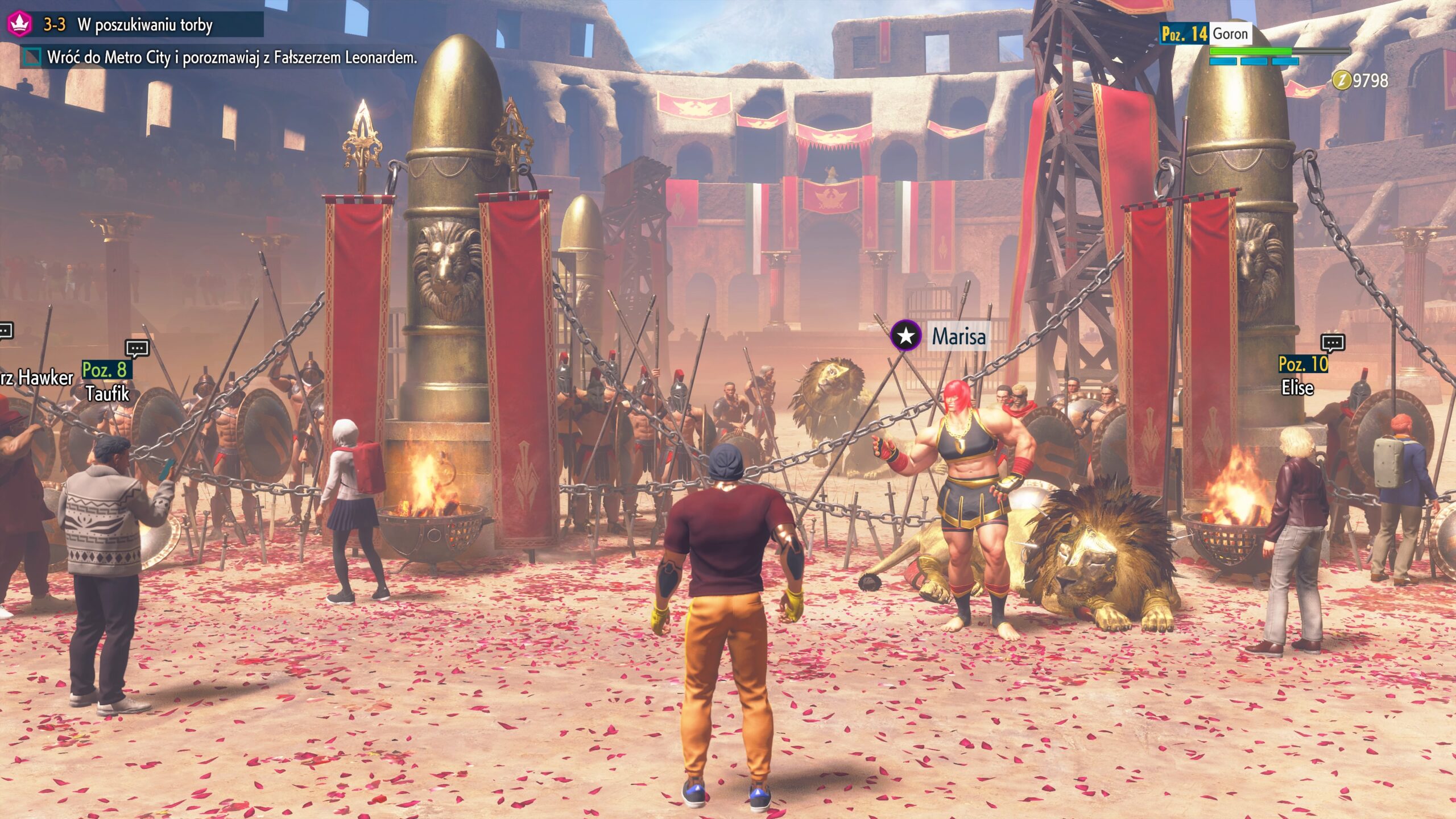Select the Marisa star marker

905,336
